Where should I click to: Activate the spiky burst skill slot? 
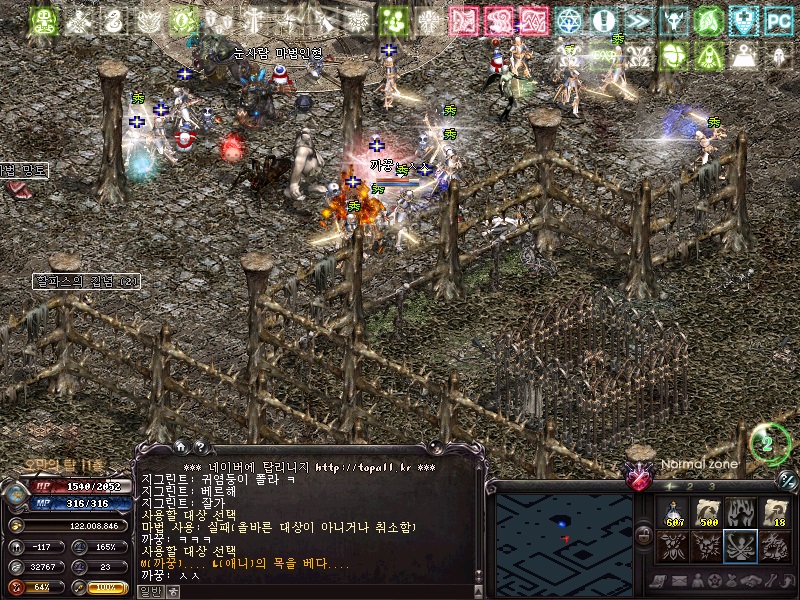707,546
